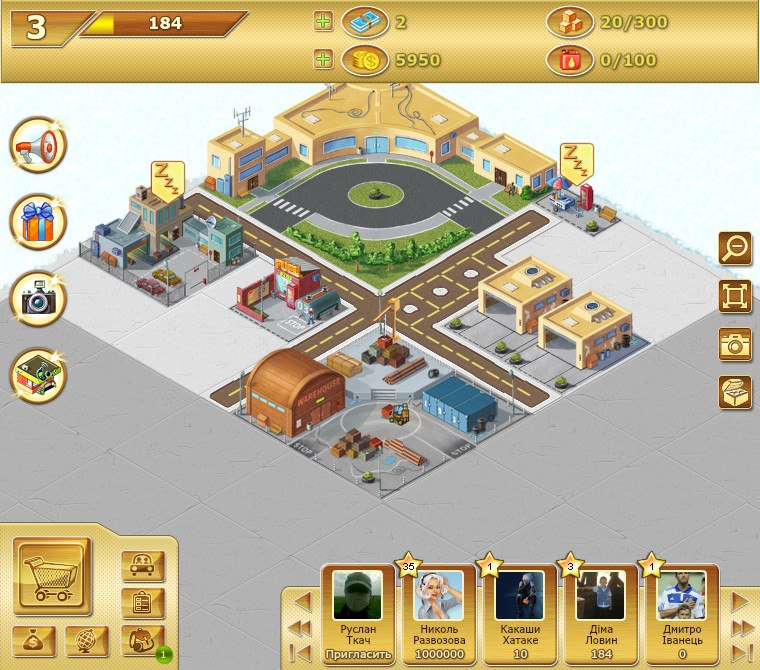Select friend Какаши Хатаке
760x670 pixels.
click(520, 597)
